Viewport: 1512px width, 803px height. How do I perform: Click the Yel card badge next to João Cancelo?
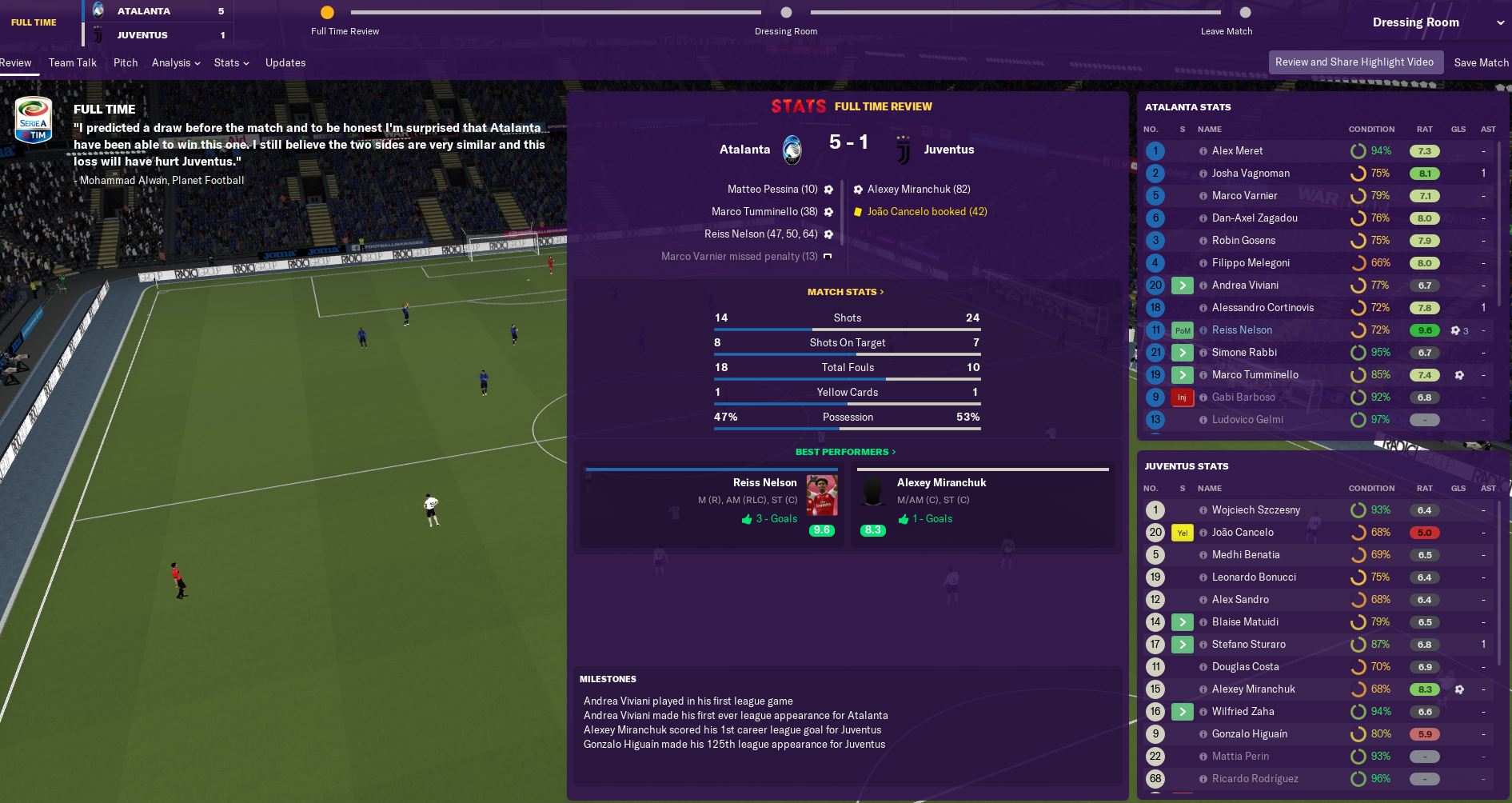tap(1181, 532)
